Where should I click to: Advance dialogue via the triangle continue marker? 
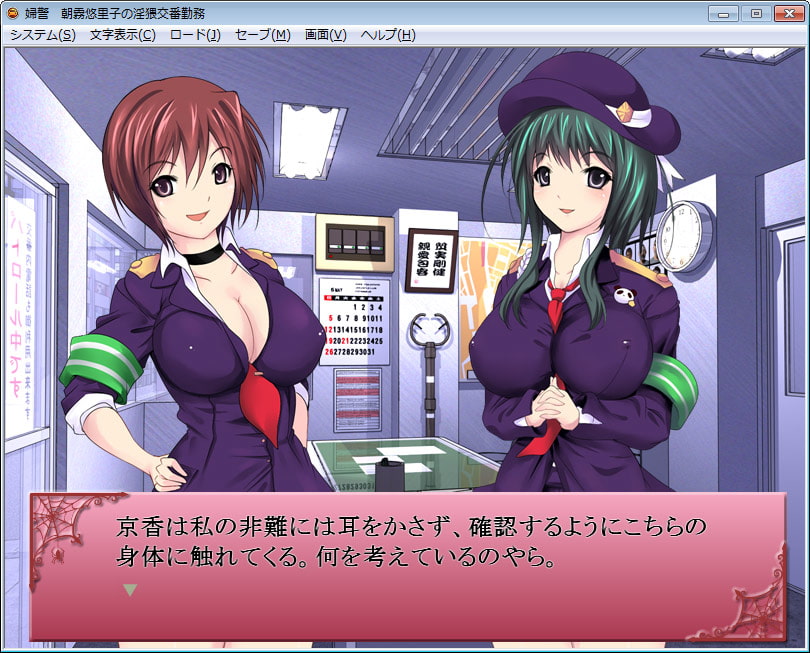pyautogui.click(x=128, y=590)
